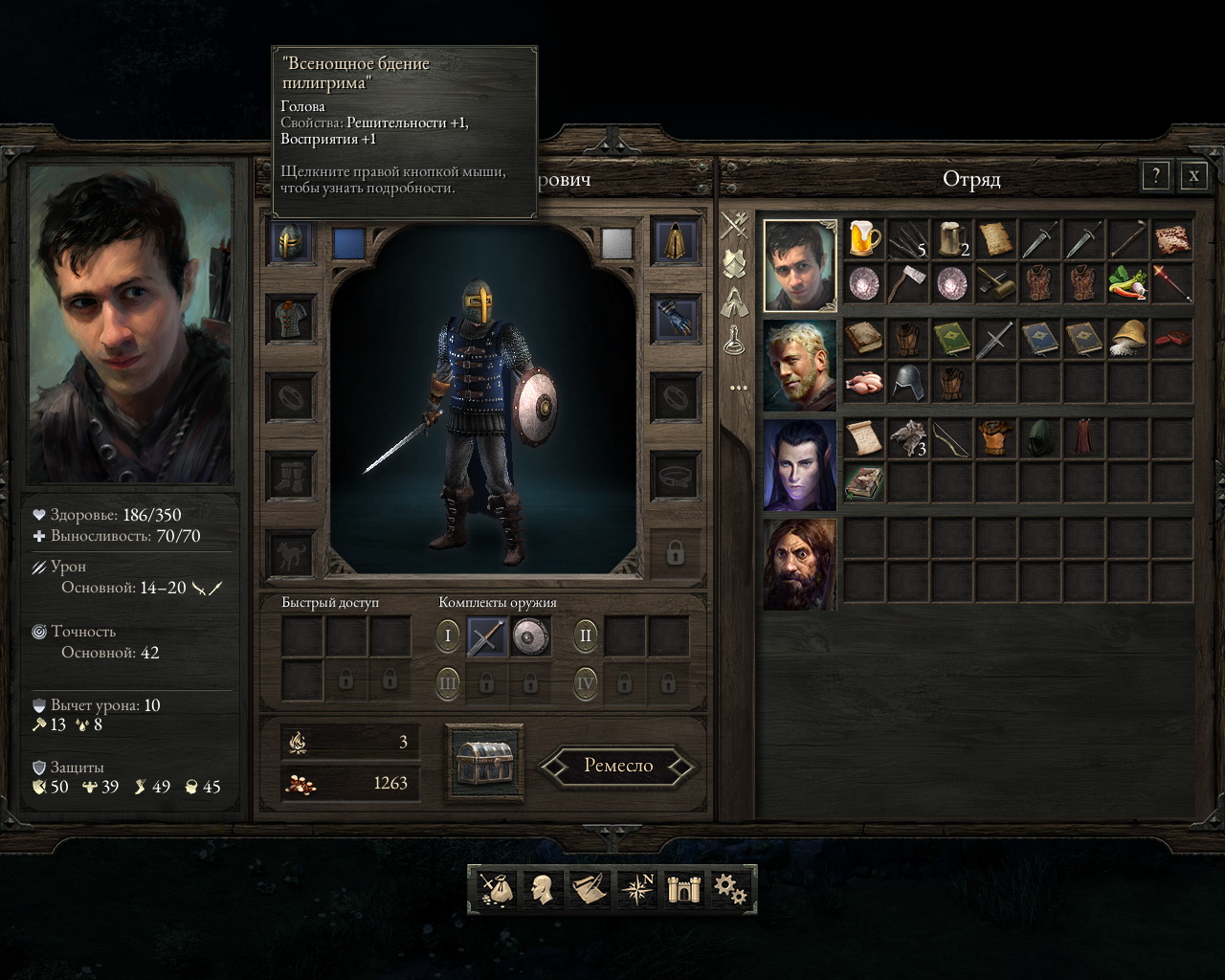The width and height of the screenshot is (1225, 980).
Task: Open the journal scroll and quill icon
Action: 590,889
